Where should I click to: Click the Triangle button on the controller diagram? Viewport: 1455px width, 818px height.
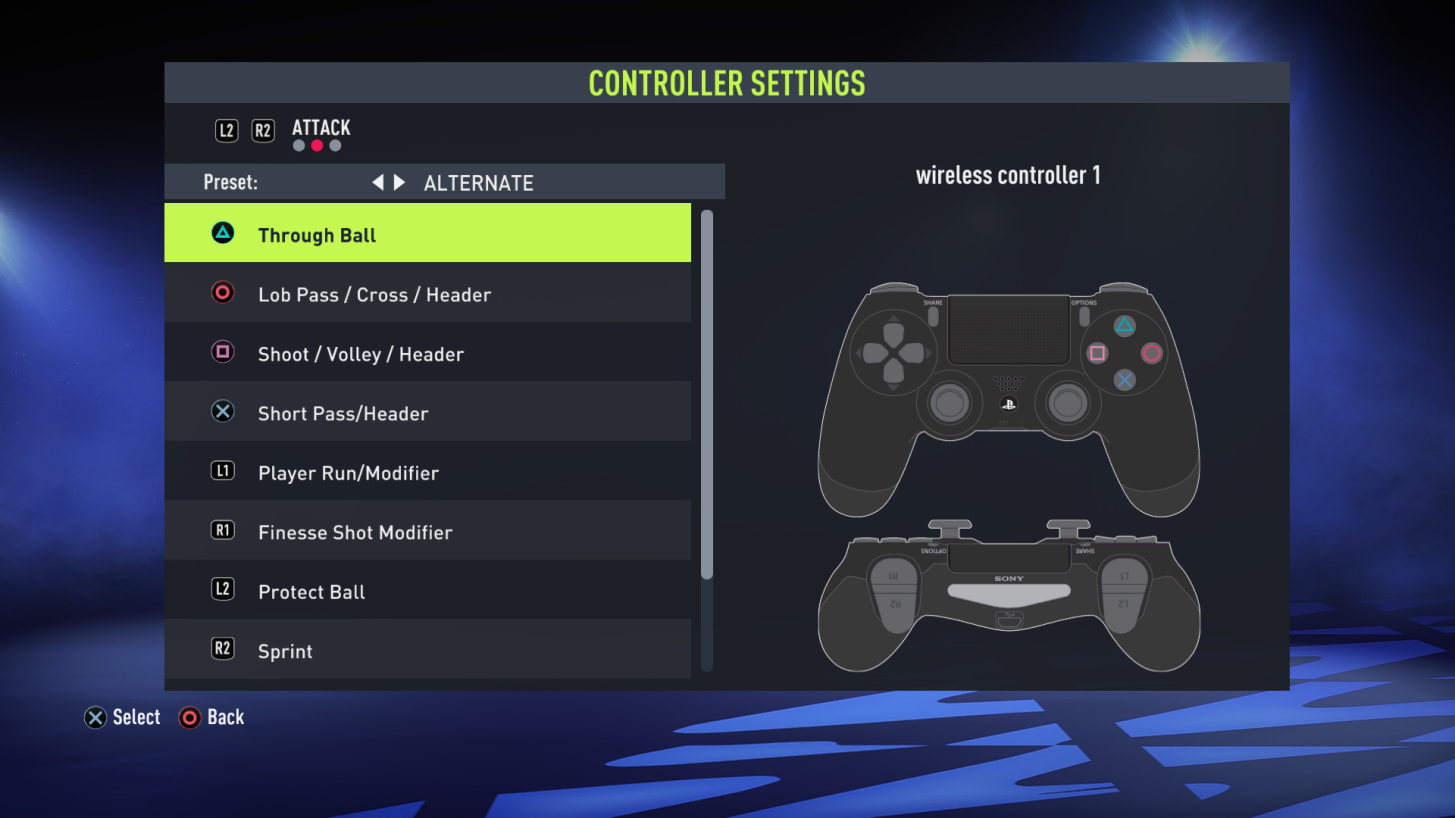(1124, 326)
